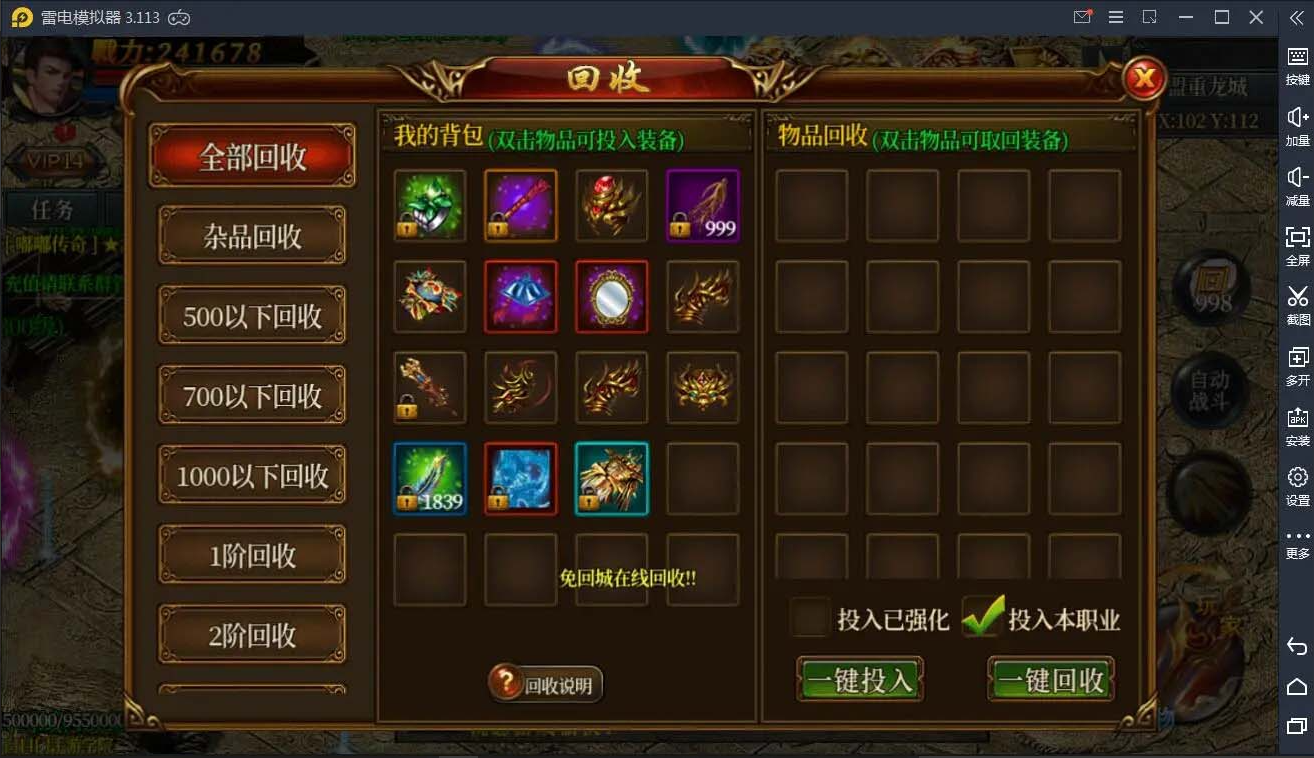
Task: Choose the golden helmet item slot
Action: [x=703, y=388]
